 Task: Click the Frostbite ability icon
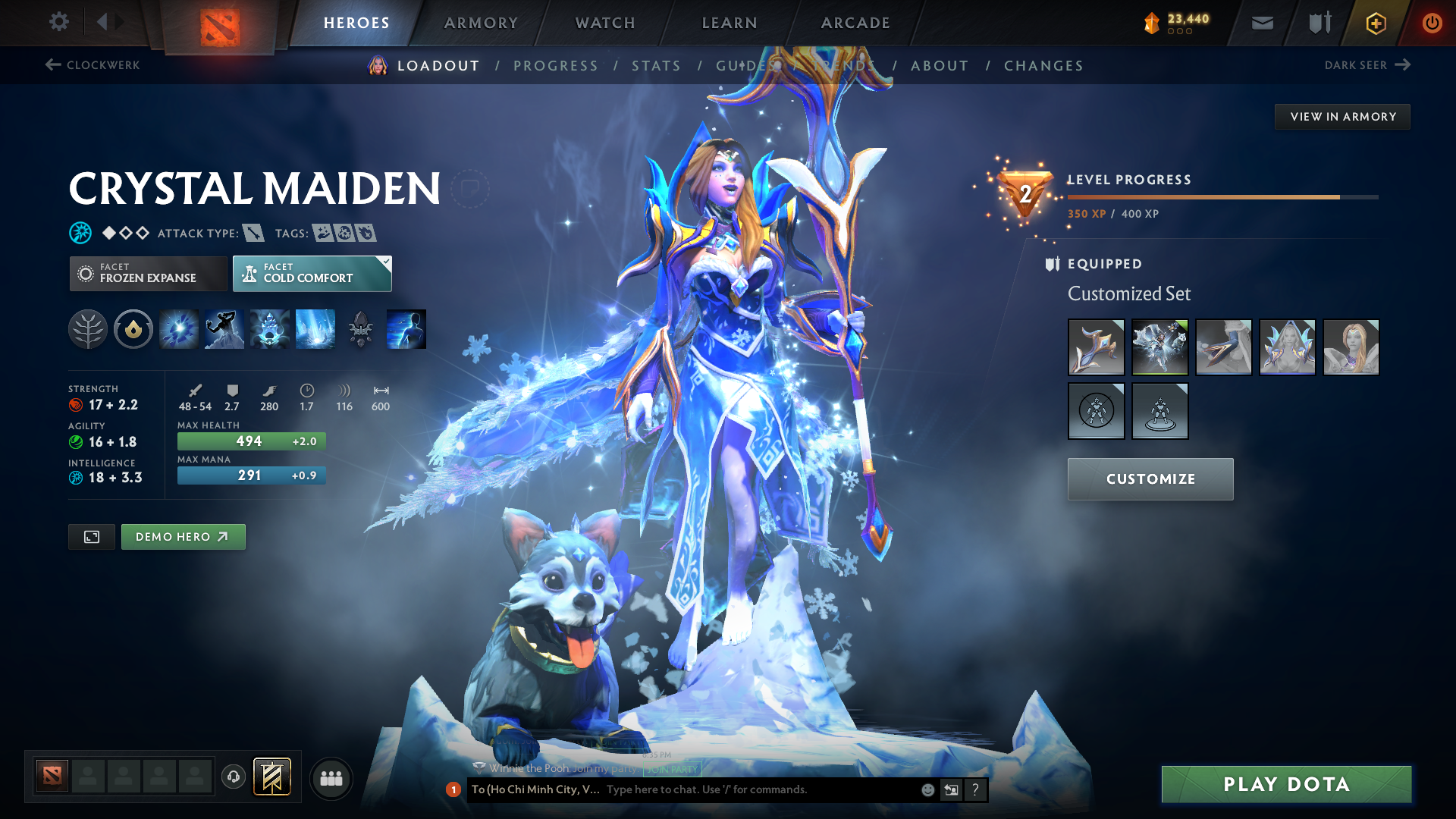point(224,329)
